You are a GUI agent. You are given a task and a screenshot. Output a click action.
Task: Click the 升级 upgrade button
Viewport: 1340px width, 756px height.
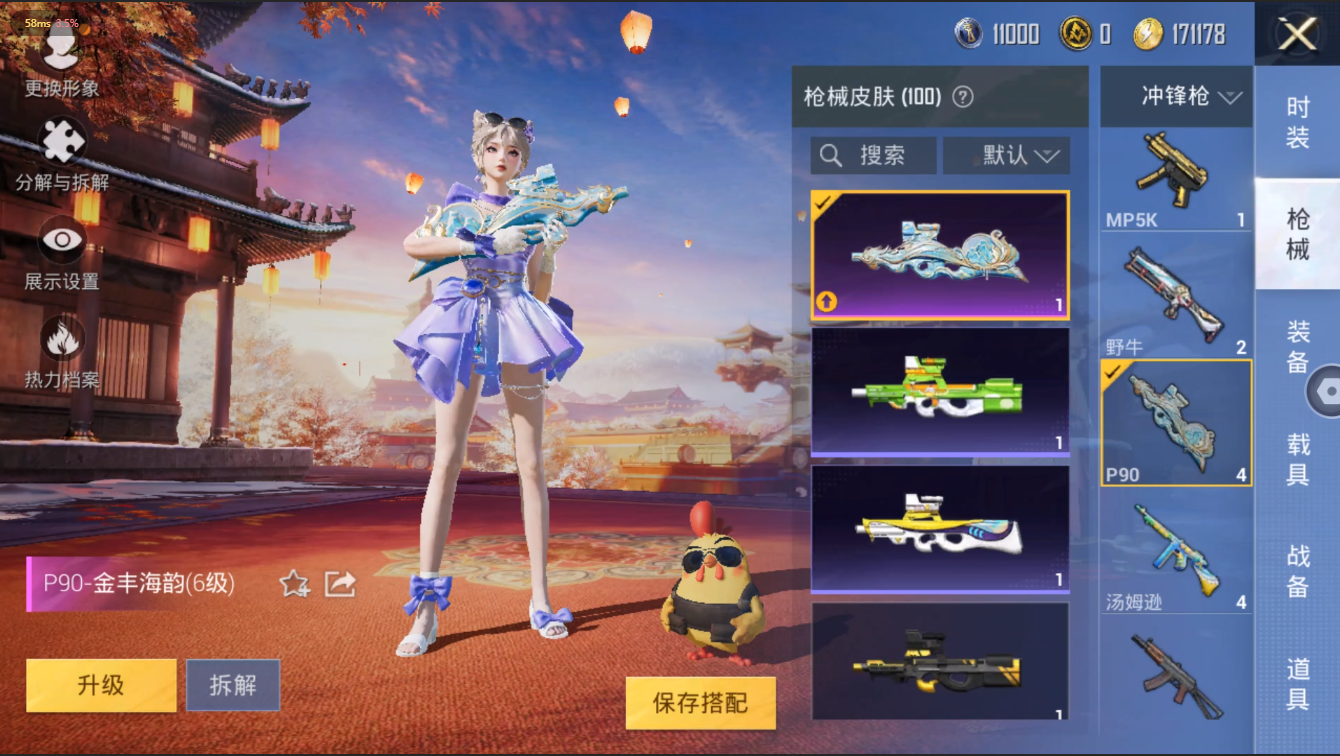pos(101,685)
